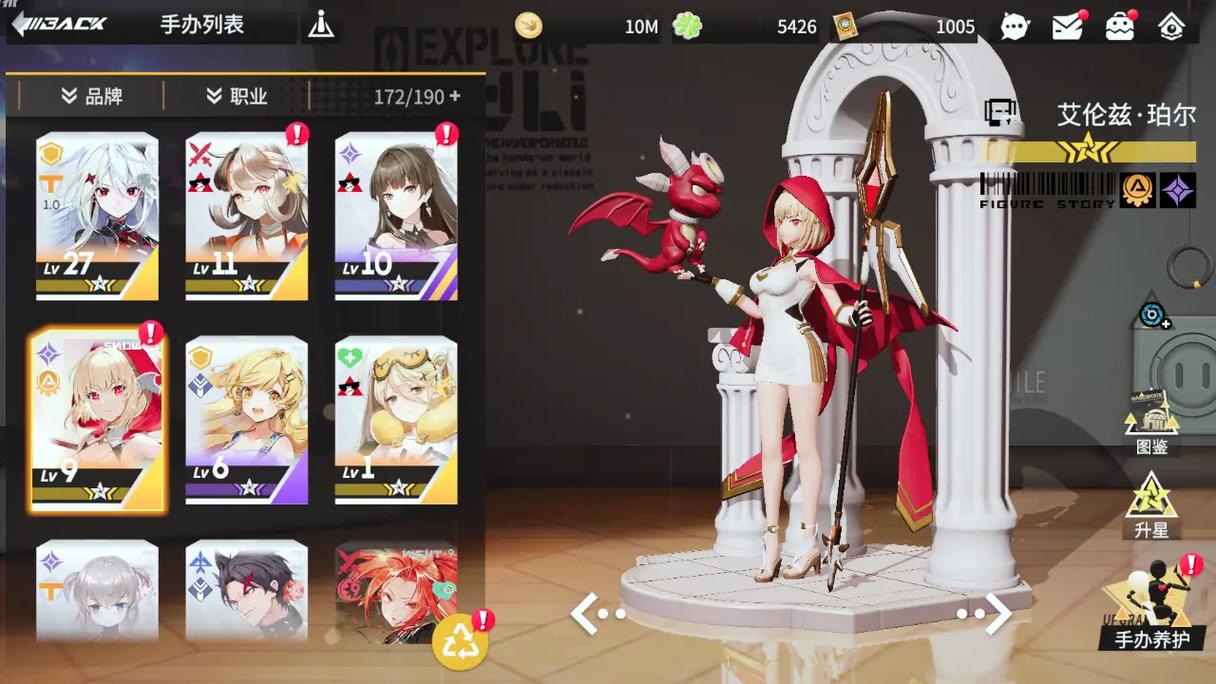This screenshot has width=1216, height=684.
Task: Pick the Lv 6 blonde figure card
Action: [247, 420]
